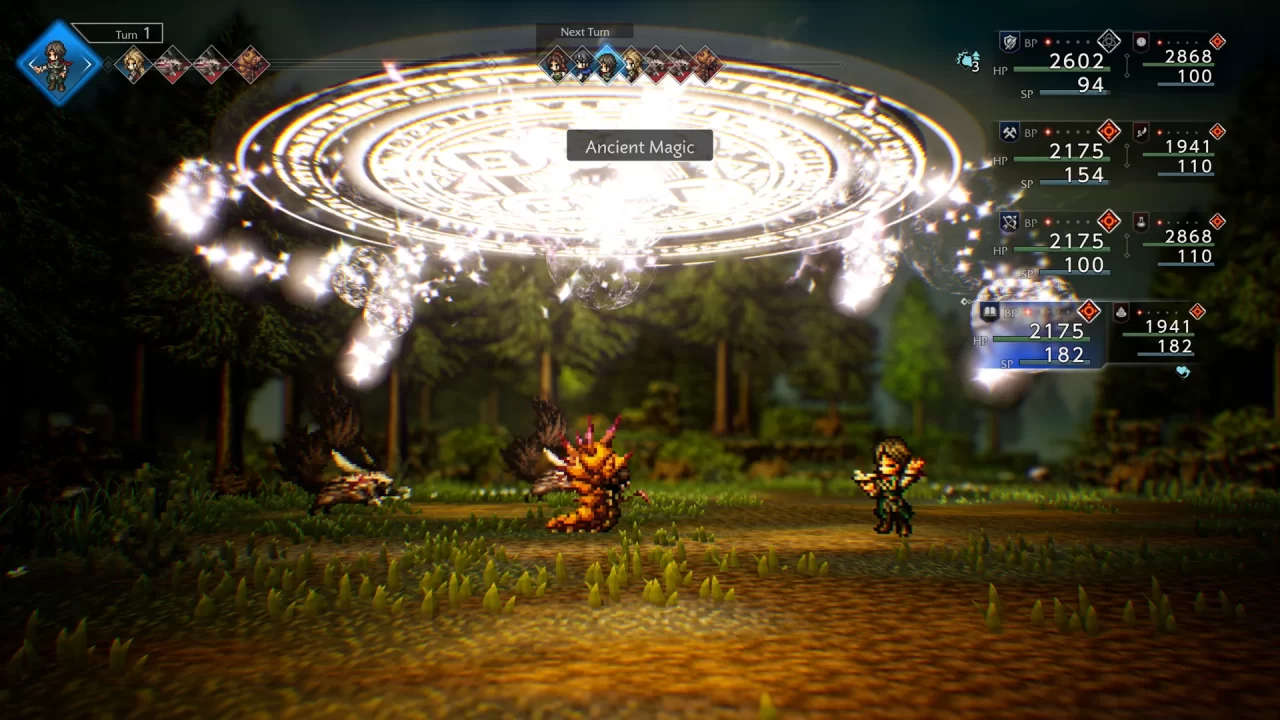
Task: Click the red latent power gem of the fourth member
Action: tap(1089, 311)
